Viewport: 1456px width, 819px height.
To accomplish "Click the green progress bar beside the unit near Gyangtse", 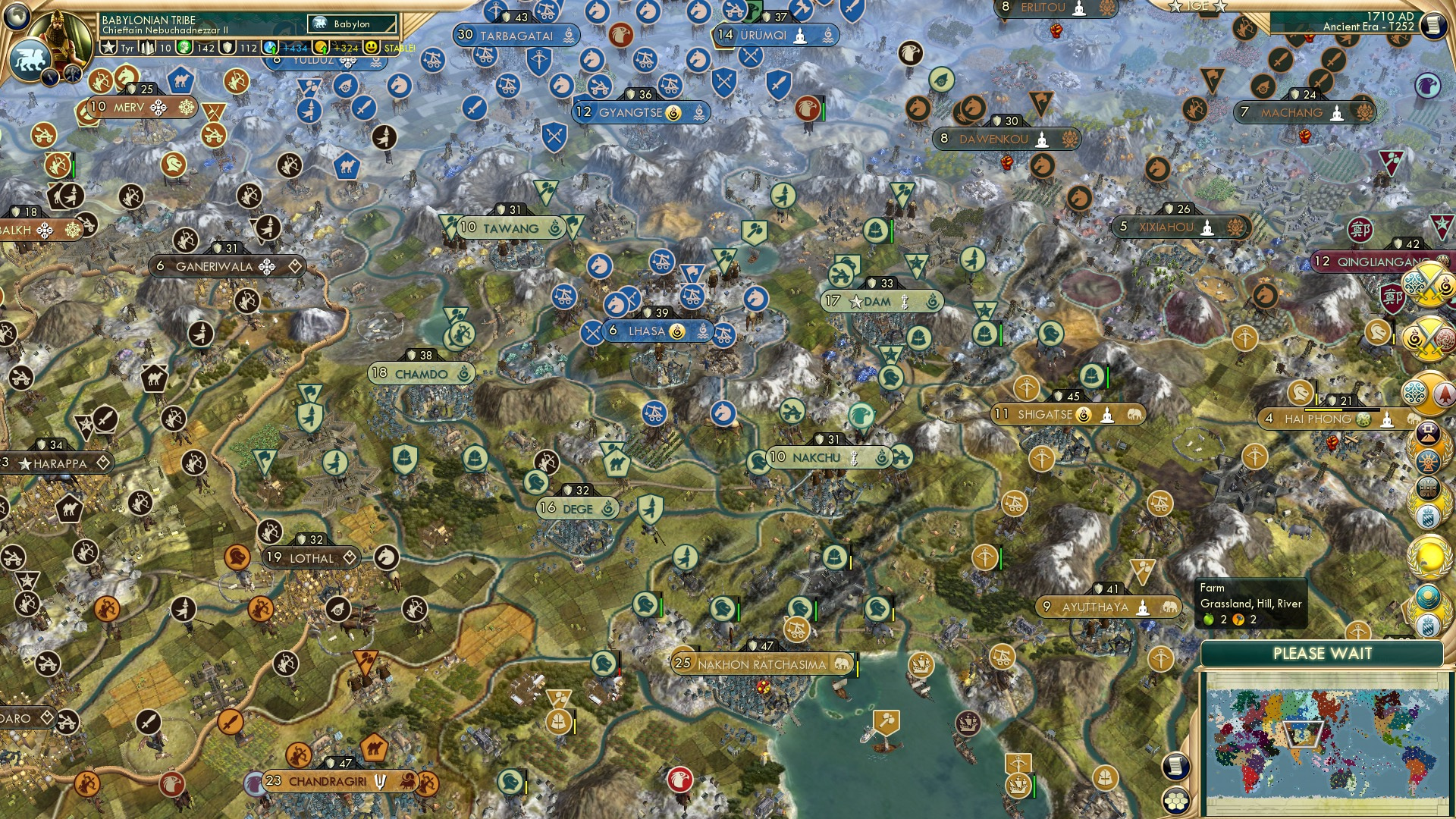I will [x=824, y=112].
